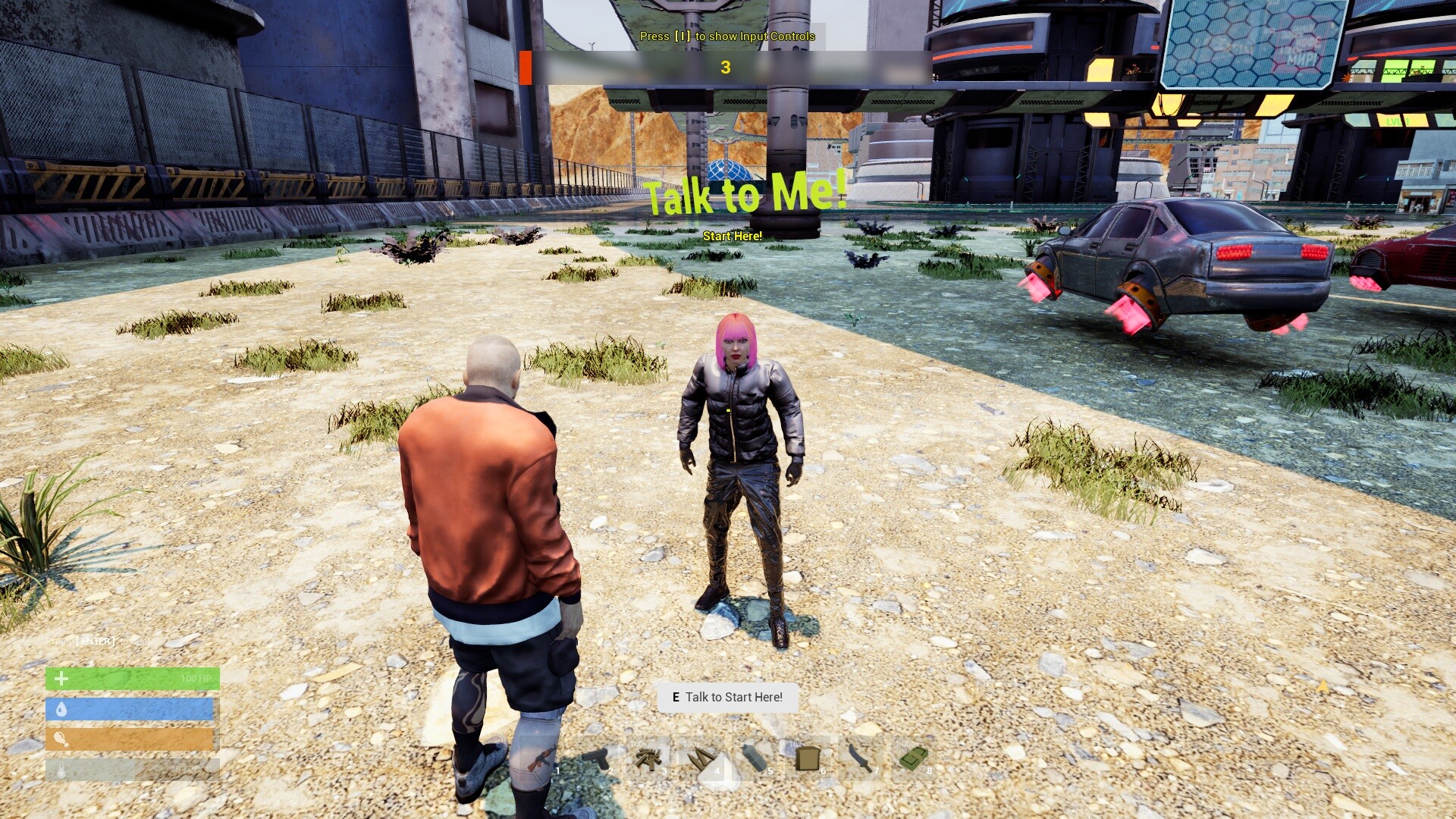Click the 'Talk to Me!' label
1456x819 pixels.
pyautogui.click(x=745, y=199)
